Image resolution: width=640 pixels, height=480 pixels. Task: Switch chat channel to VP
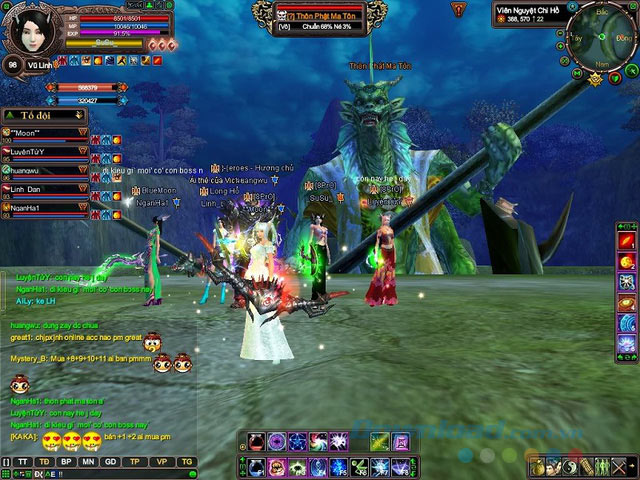point(162,461)
